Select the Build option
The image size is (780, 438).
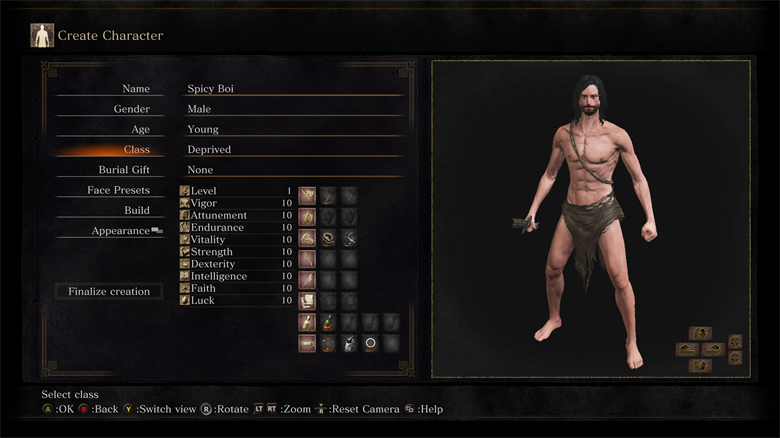[x=137, y=210]
